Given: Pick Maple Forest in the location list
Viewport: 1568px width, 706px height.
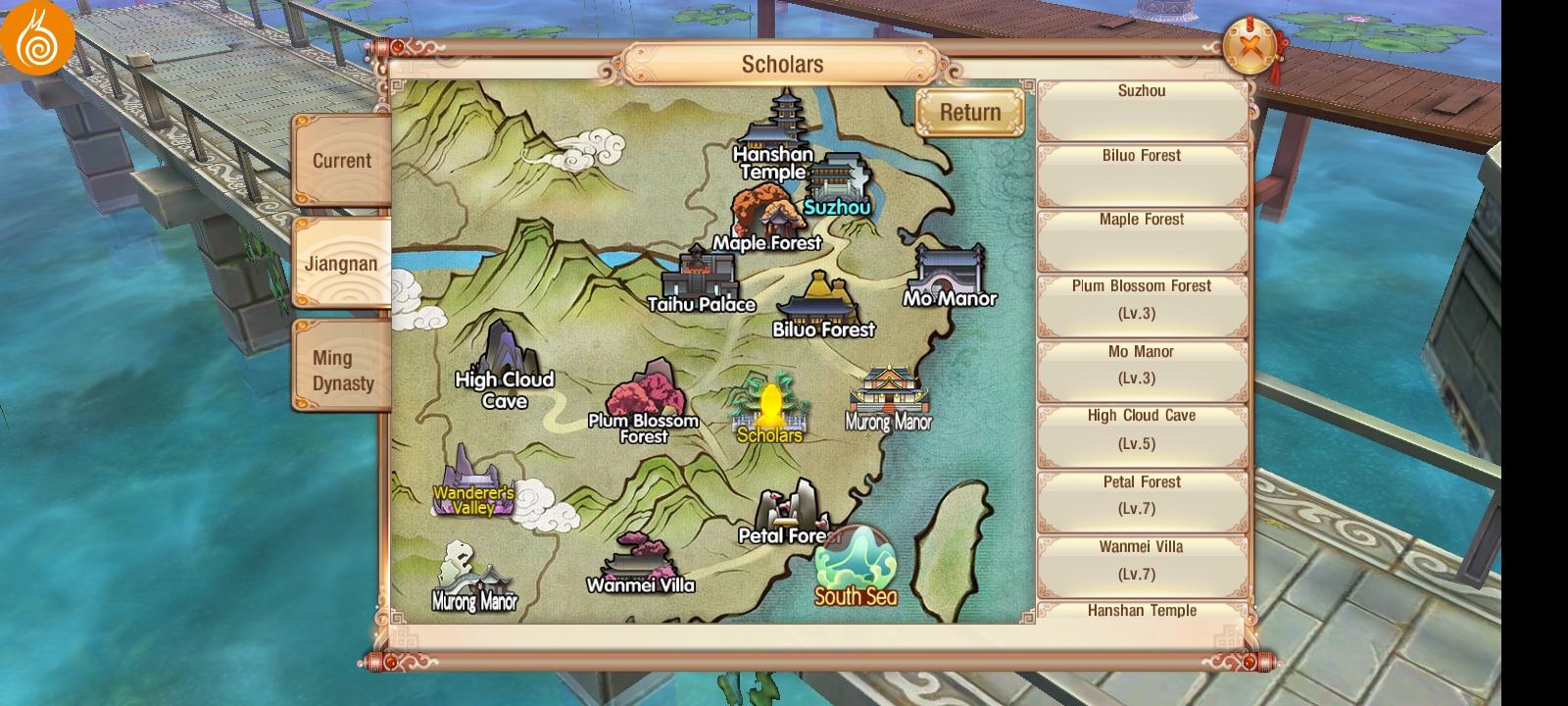Looking at the screenshot, I should coord(1142,239).
